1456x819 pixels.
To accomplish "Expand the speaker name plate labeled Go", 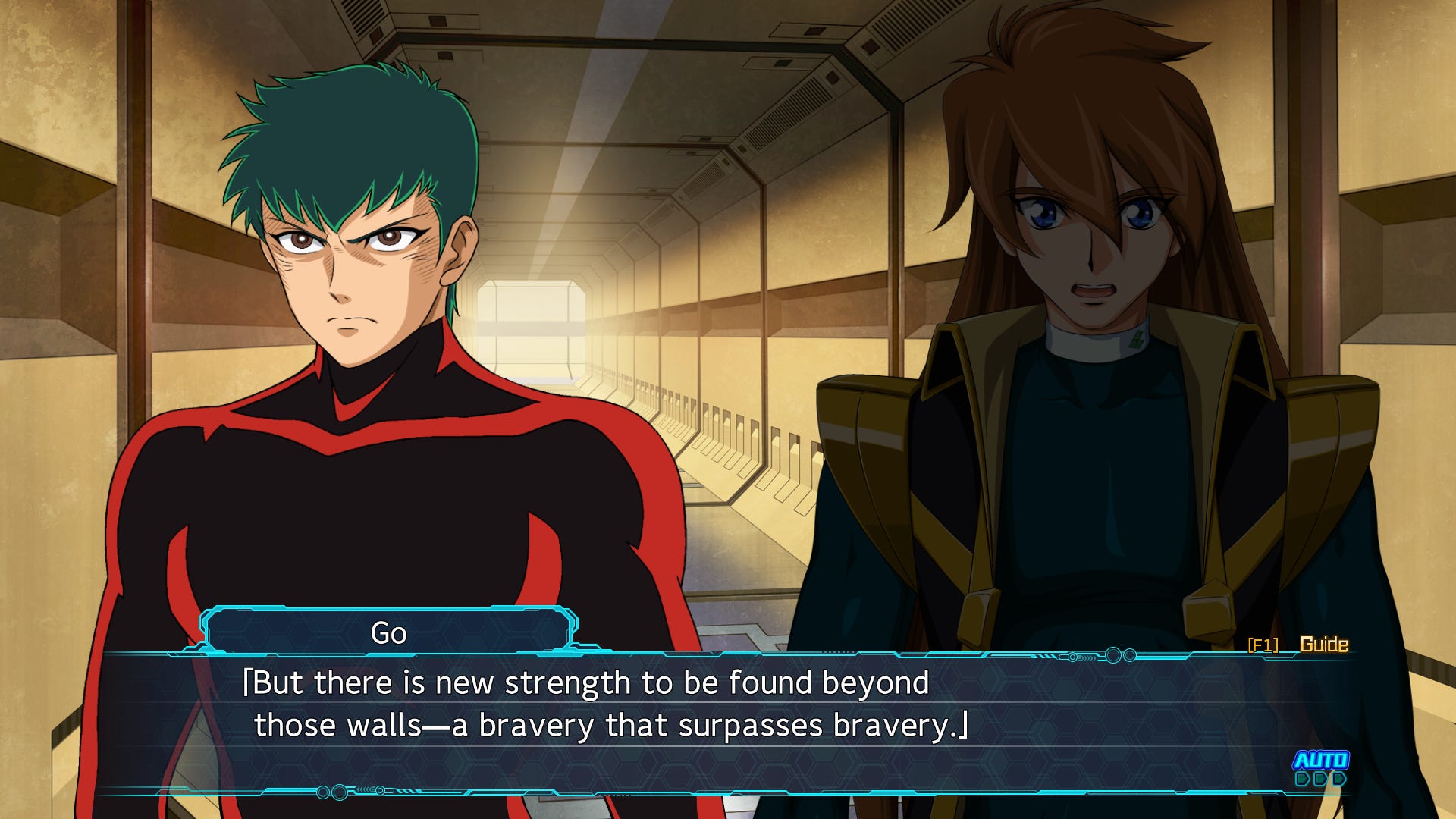I will click(x=388, y=631).
